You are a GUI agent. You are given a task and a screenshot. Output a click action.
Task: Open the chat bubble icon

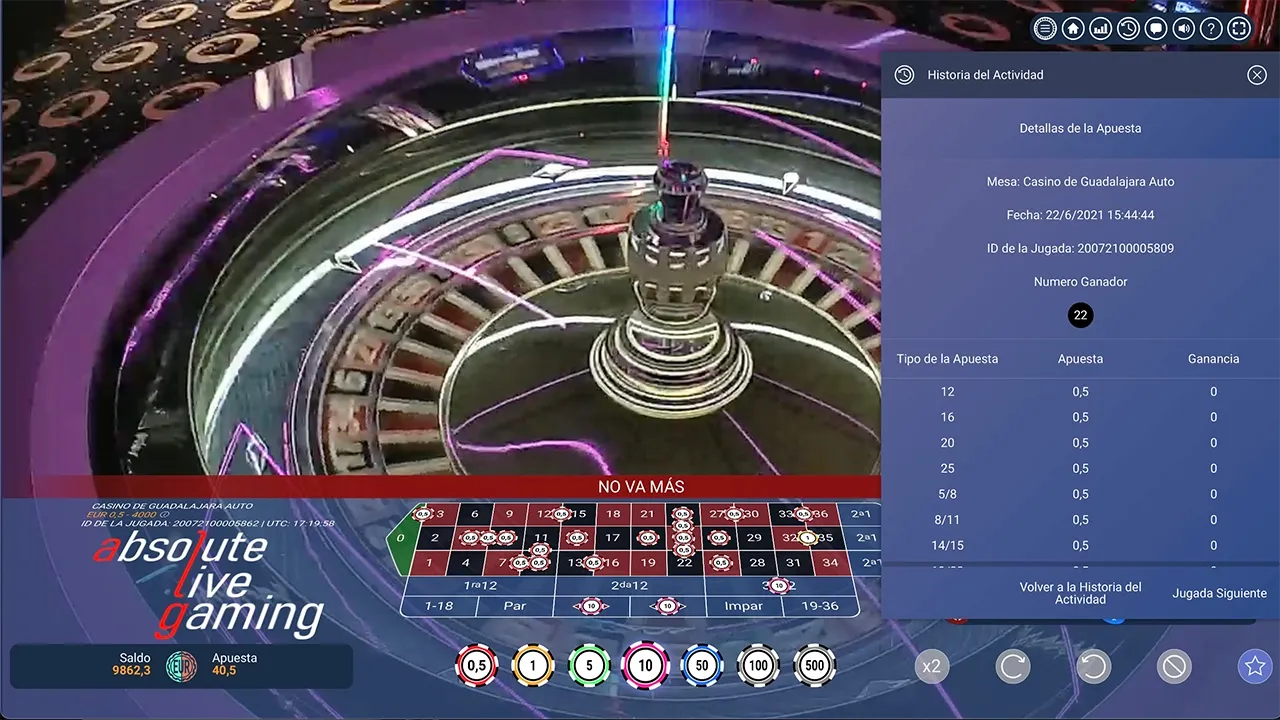1155,28
